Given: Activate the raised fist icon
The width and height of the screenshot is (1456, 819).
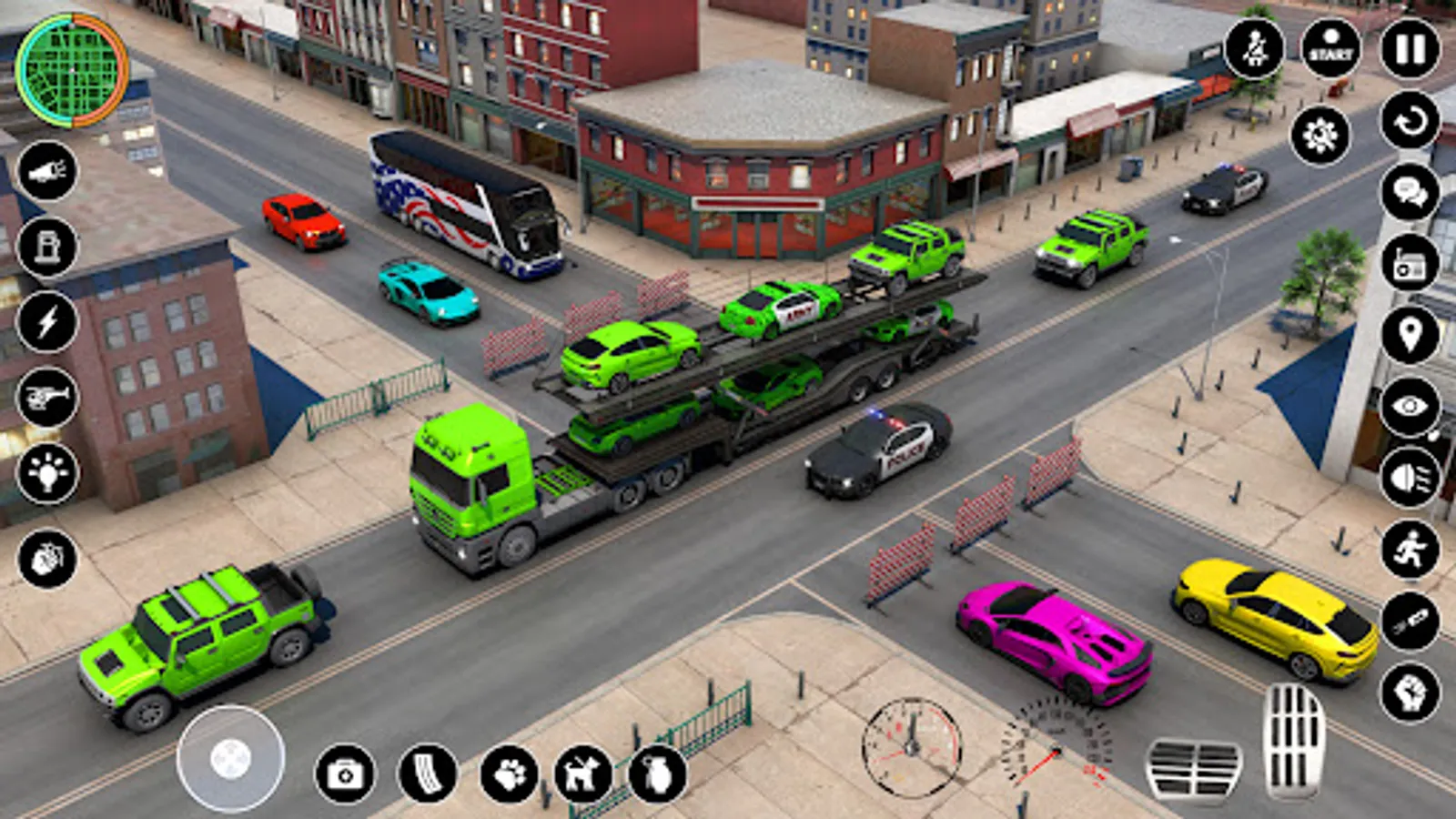Looking at the screenshot, I should tap(1410, 693).
